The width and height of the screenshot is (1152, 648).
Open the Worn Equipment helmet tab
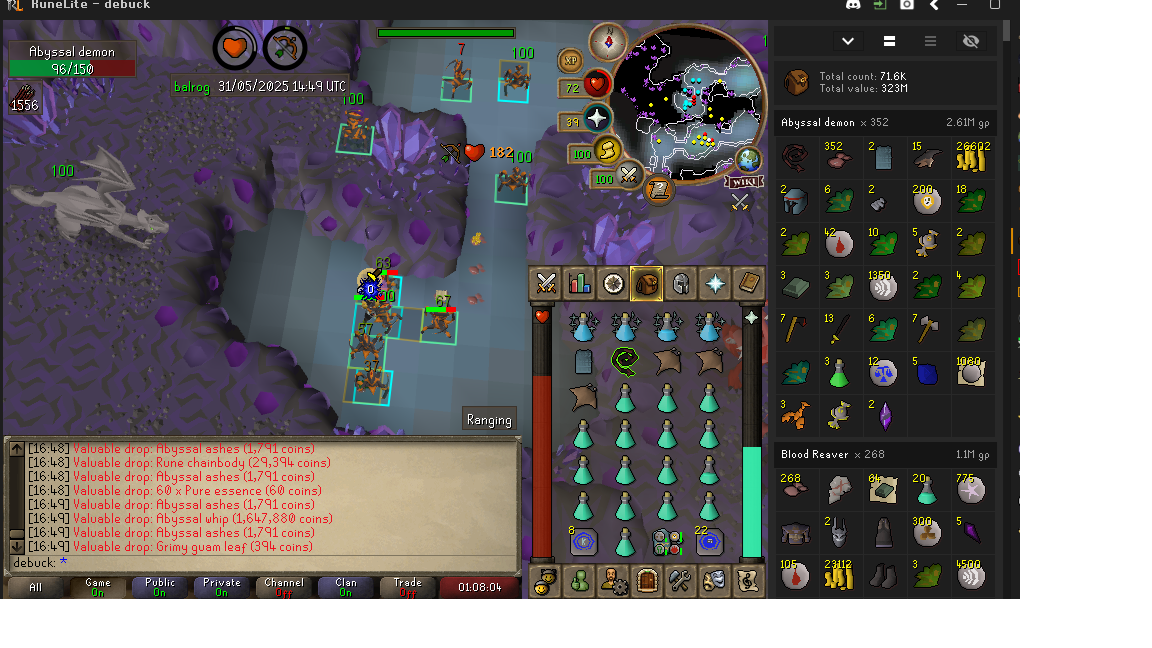point(681,284)
